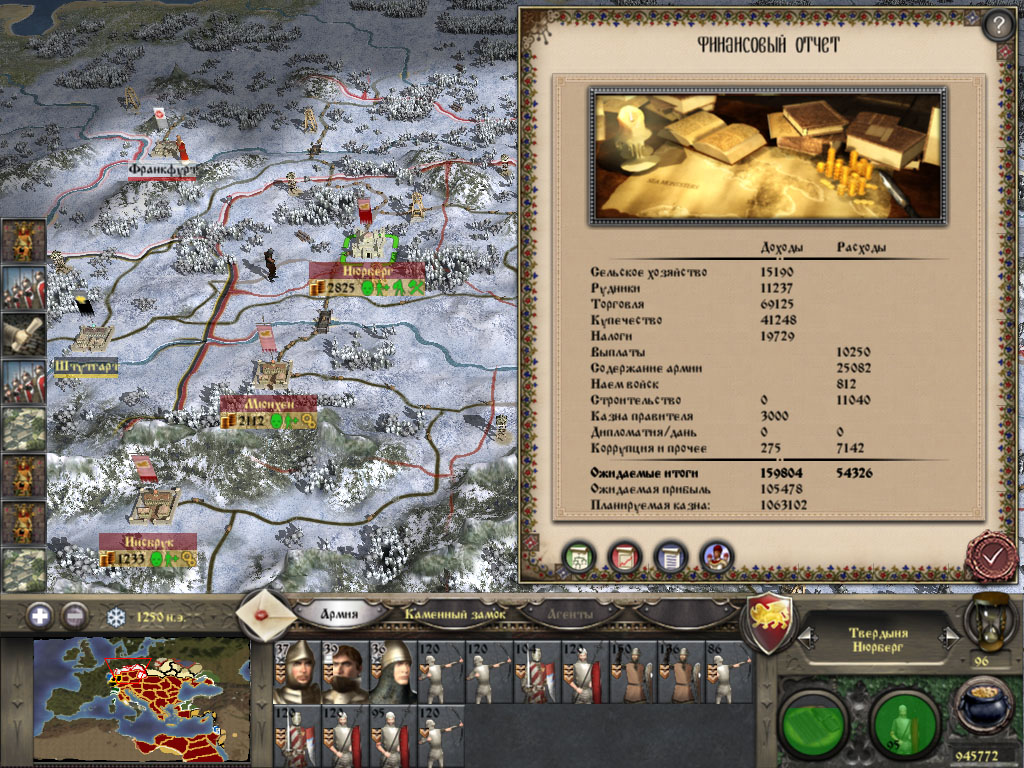Screen dimensions: 1024x768
Task: Switch to the Агенты tab
Action: coord(570,614)
